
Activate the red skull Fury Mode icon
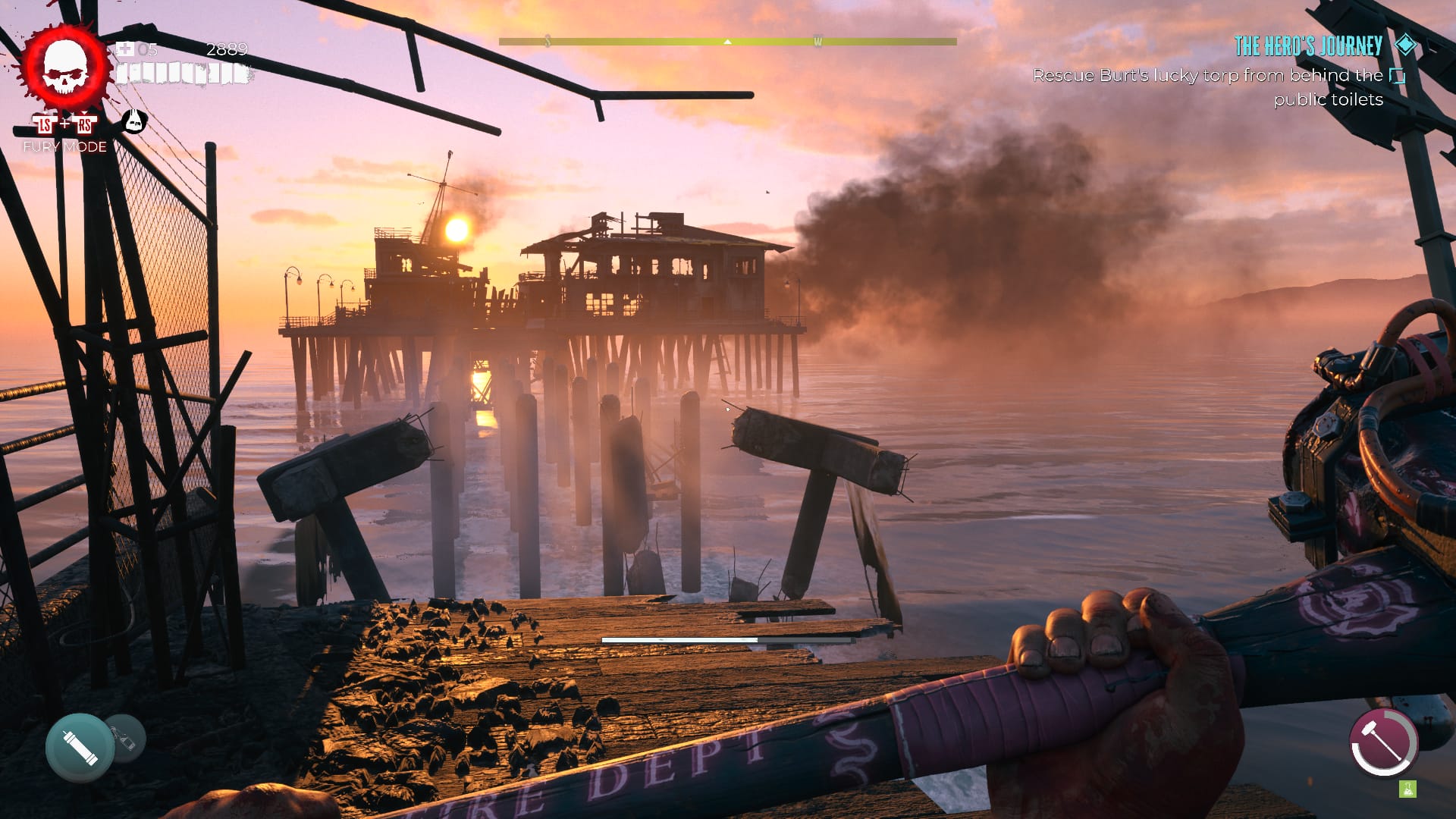pos(65,68)
